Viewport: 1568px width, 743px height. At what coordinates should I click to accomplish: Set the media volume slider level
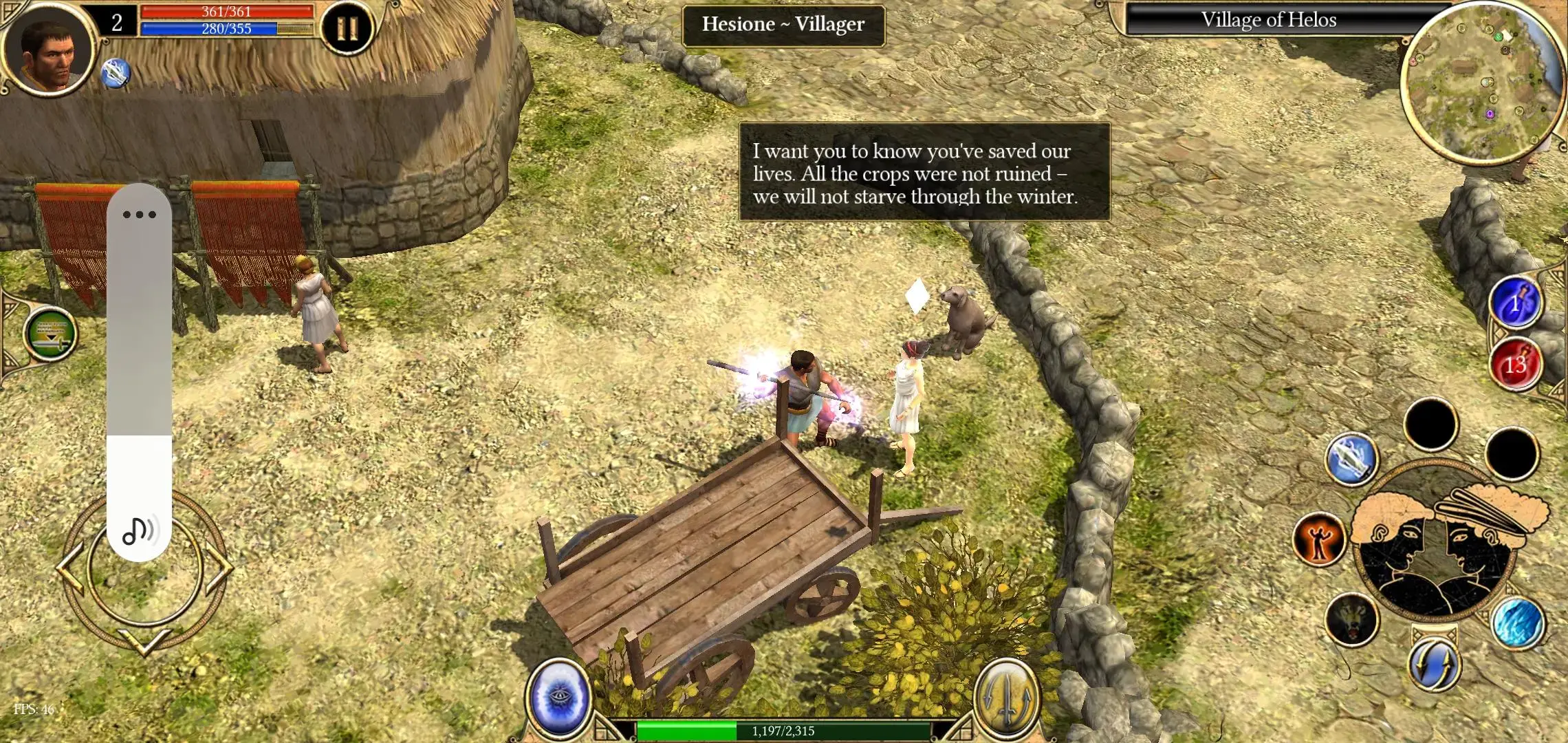[139, 435]
